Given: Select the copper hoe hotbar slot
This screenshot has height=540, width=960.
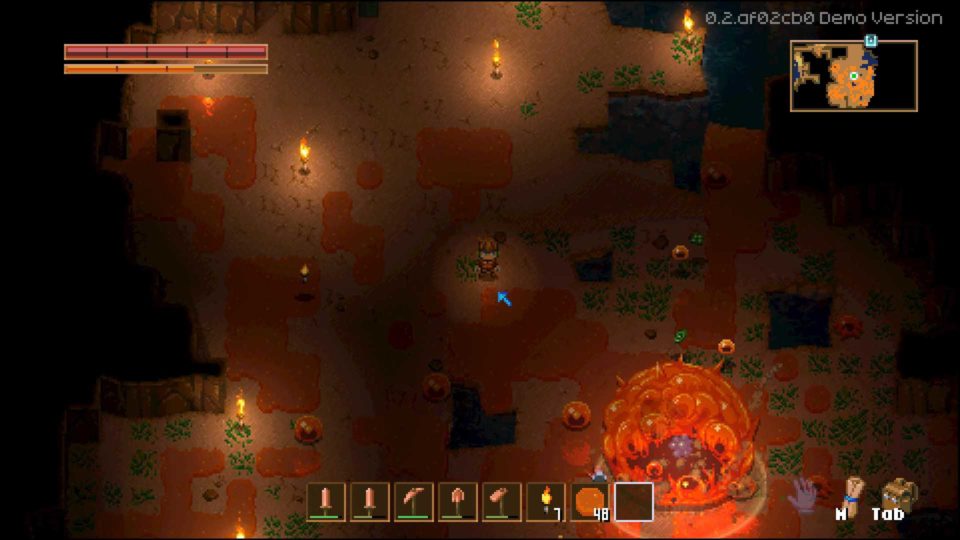Looking at the screenshot, I should 501,501.
